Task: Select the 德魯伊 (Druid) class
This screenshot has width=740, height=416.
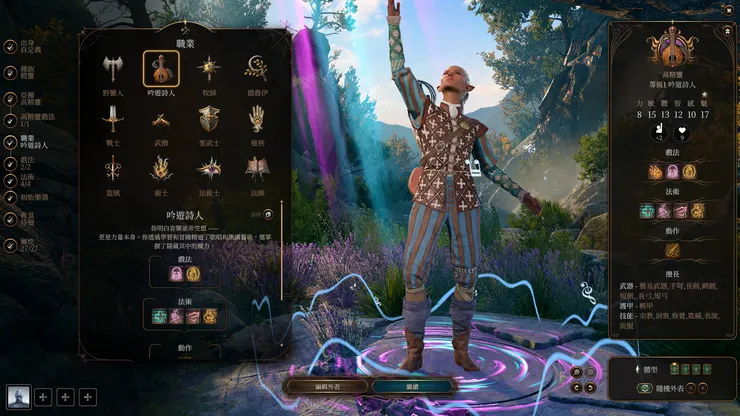Action: [x=257, y=69]
